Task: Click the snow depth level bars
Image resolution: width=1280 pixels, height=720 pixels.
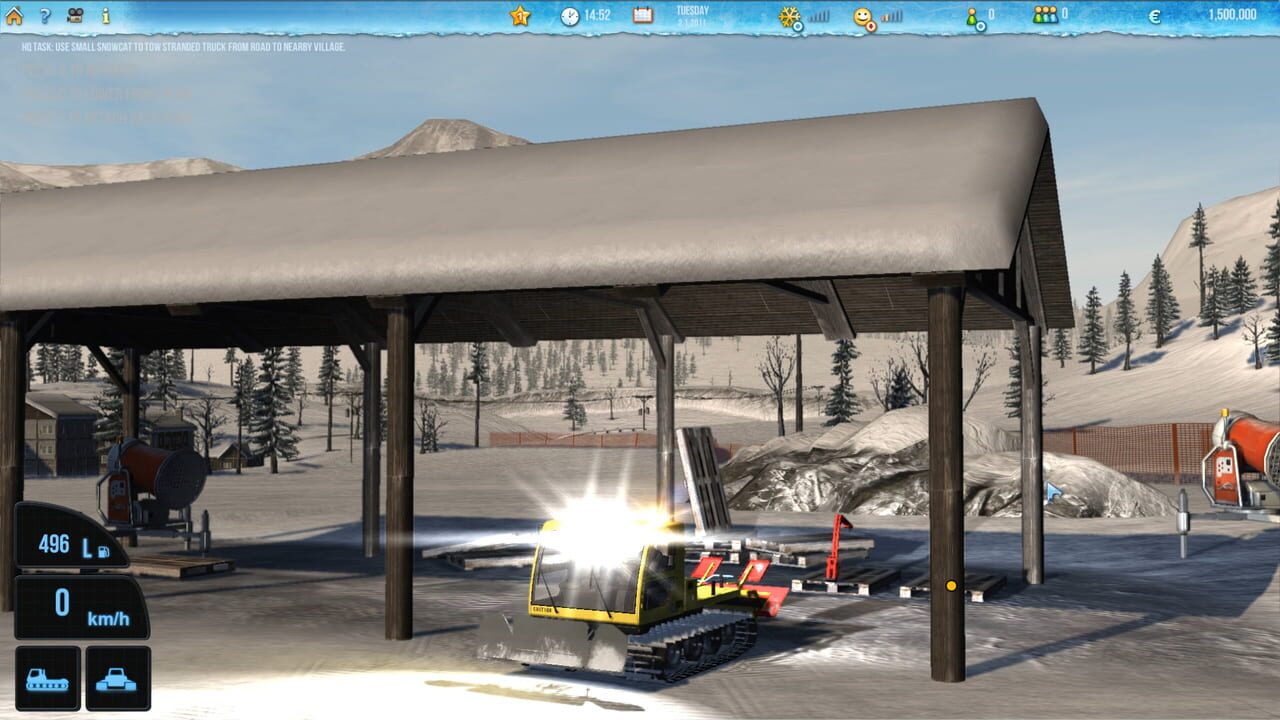Action: (817, 14)
